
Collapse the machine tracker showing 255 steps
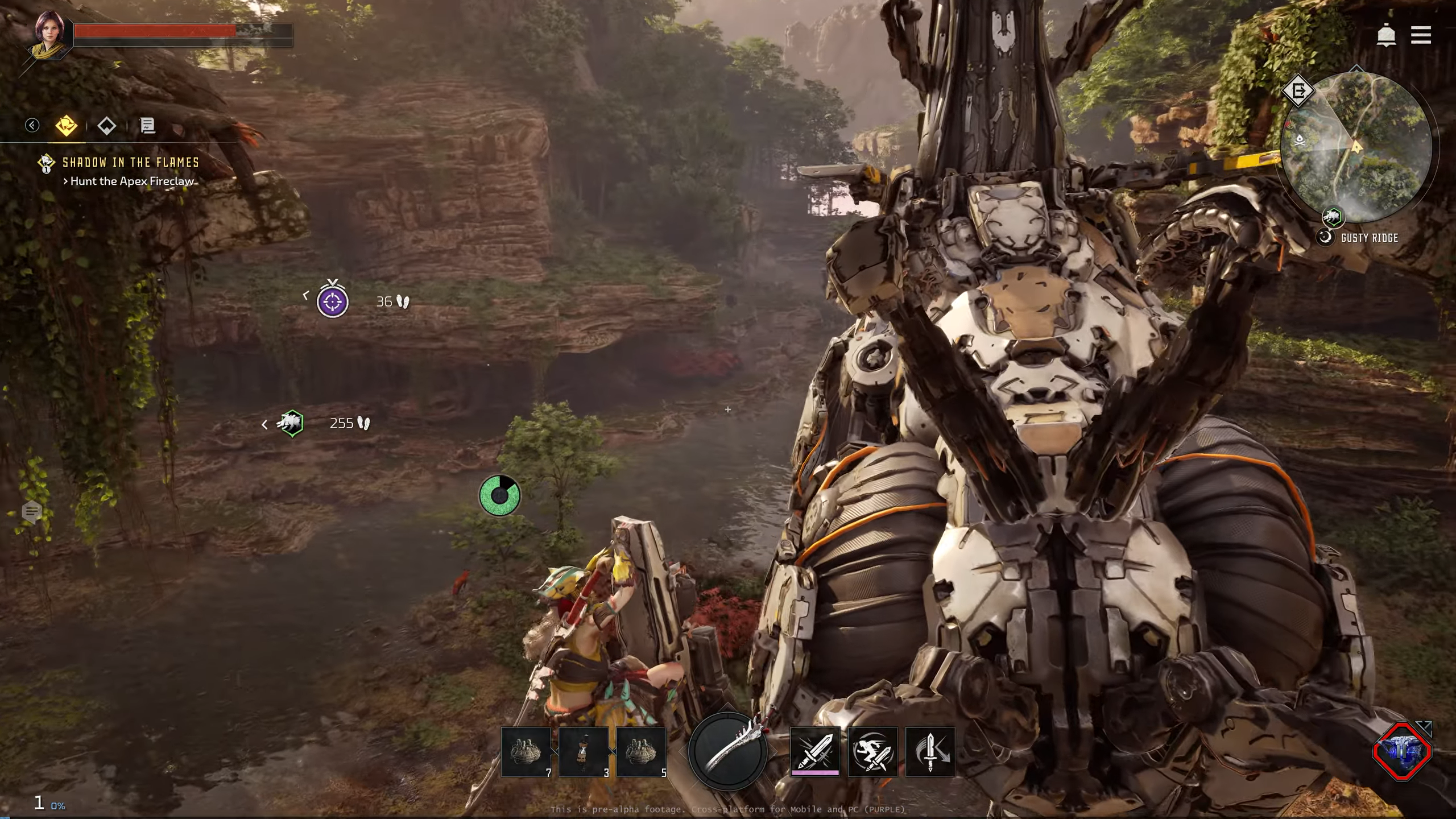tap(264, 424)
